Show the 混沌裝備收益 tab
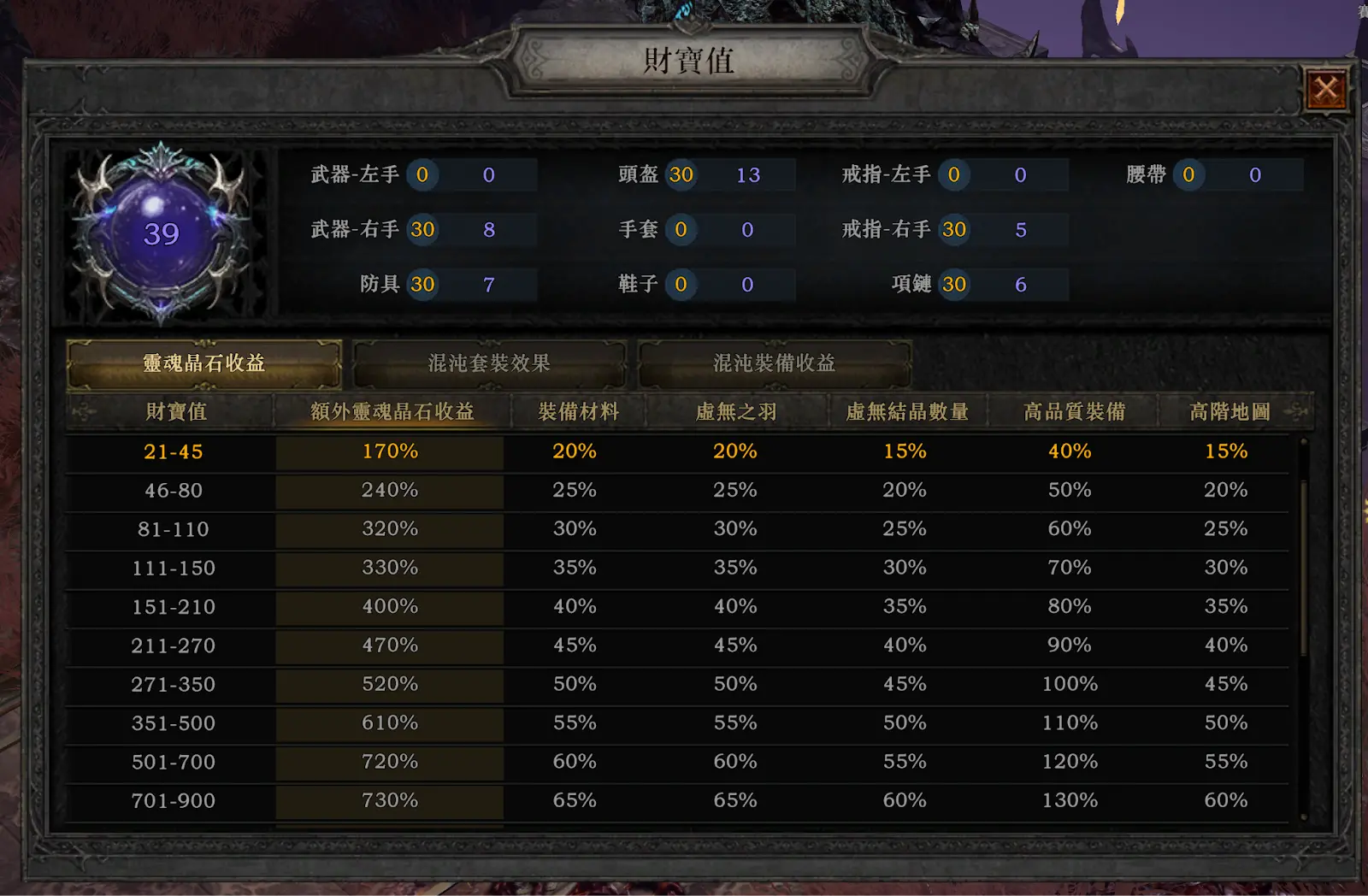Screen dimensions: 1368x896 pyautogui.click(x=775, y=363)
